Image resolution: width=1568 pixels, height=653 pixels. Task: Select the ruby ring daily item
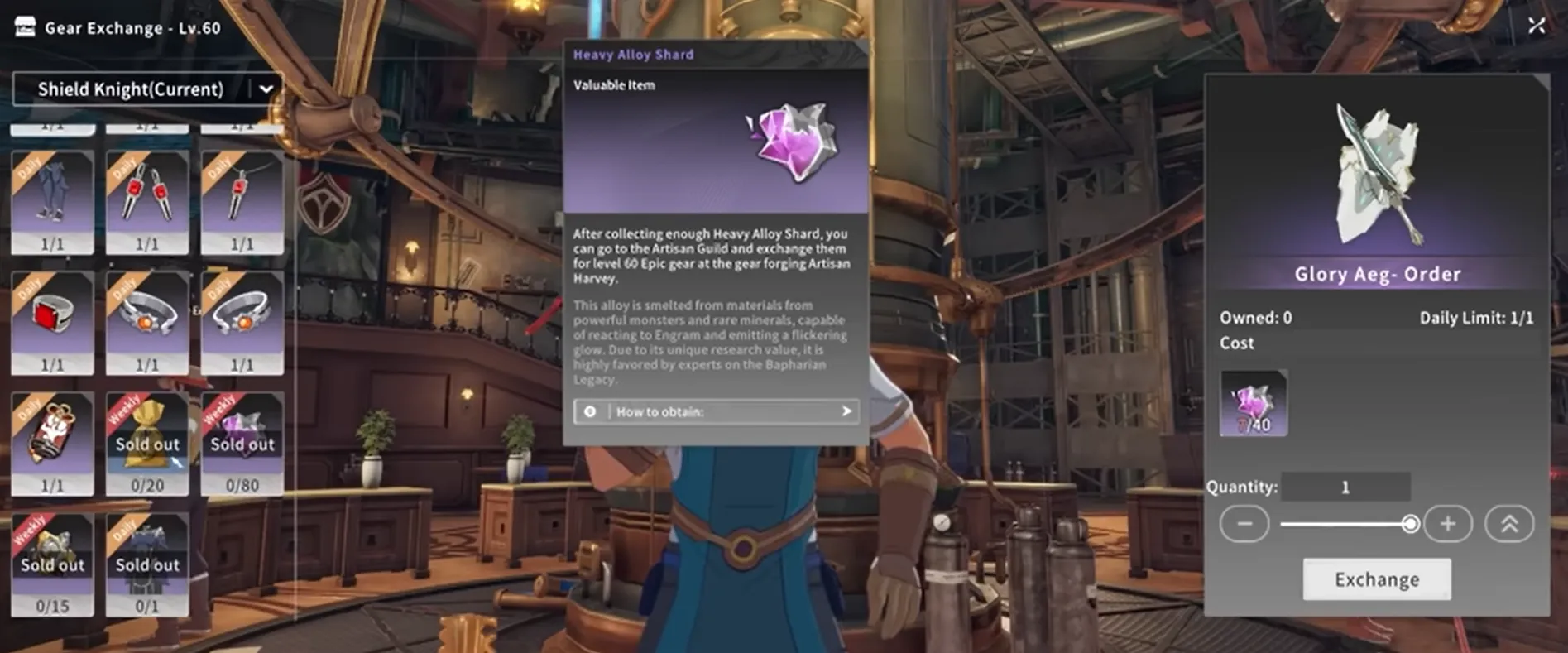52,322
